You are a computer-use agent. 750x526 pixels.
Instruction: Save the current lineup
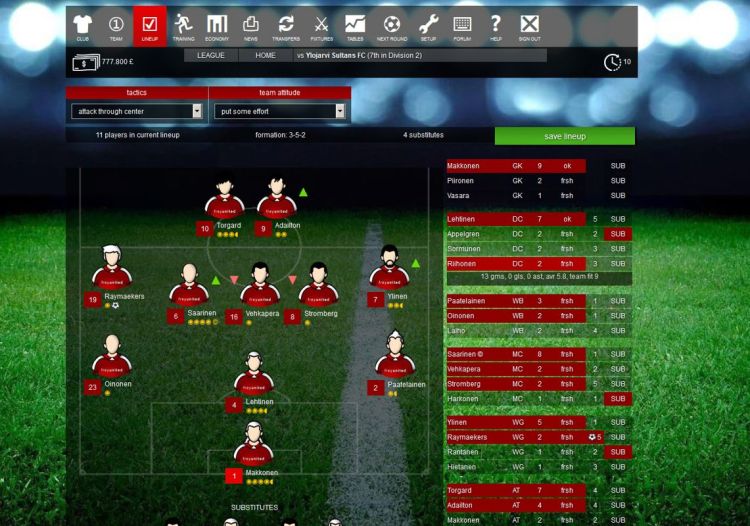(564, 136)
